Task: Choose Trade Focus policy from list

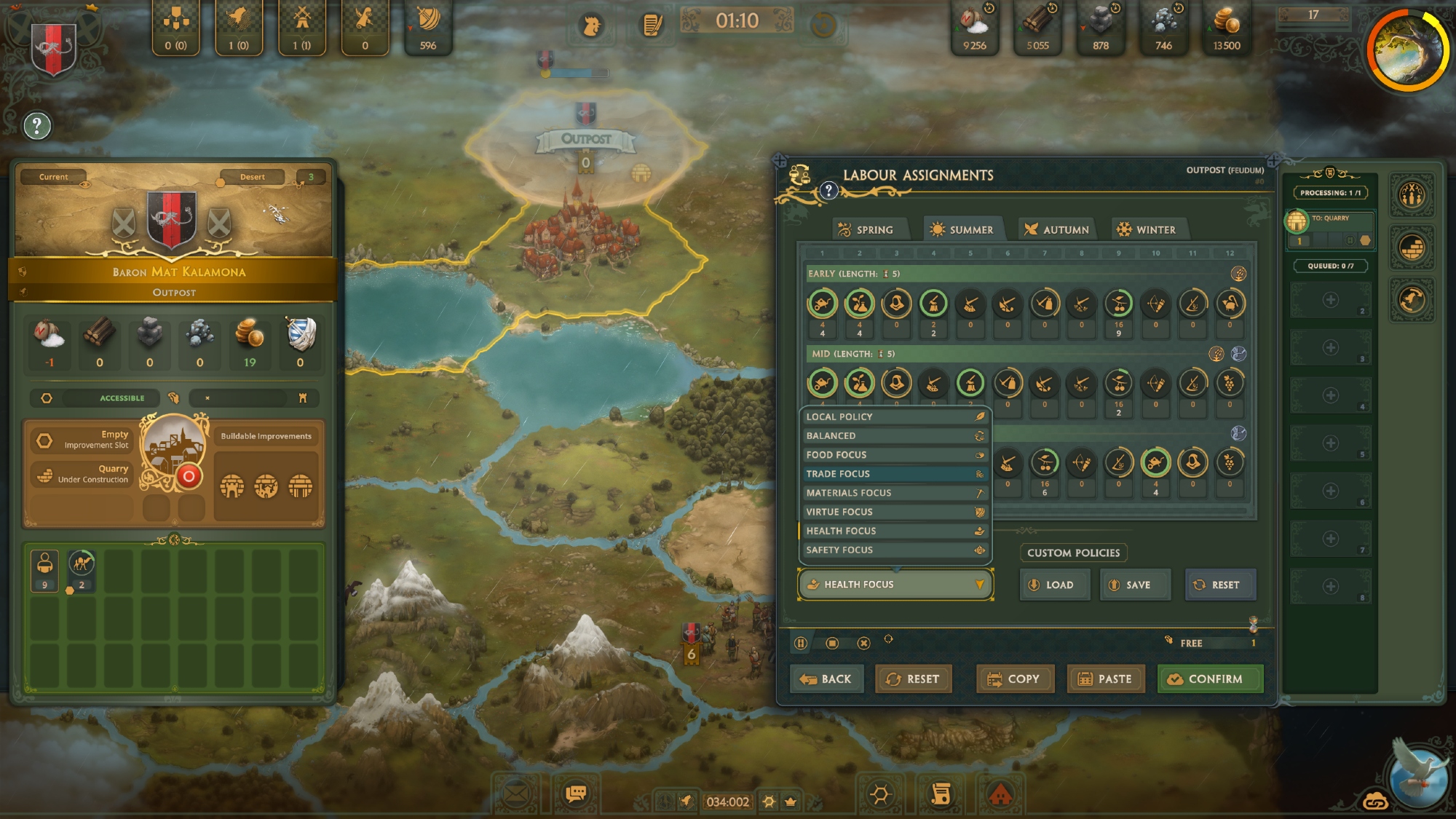Action: coord(894,474)
